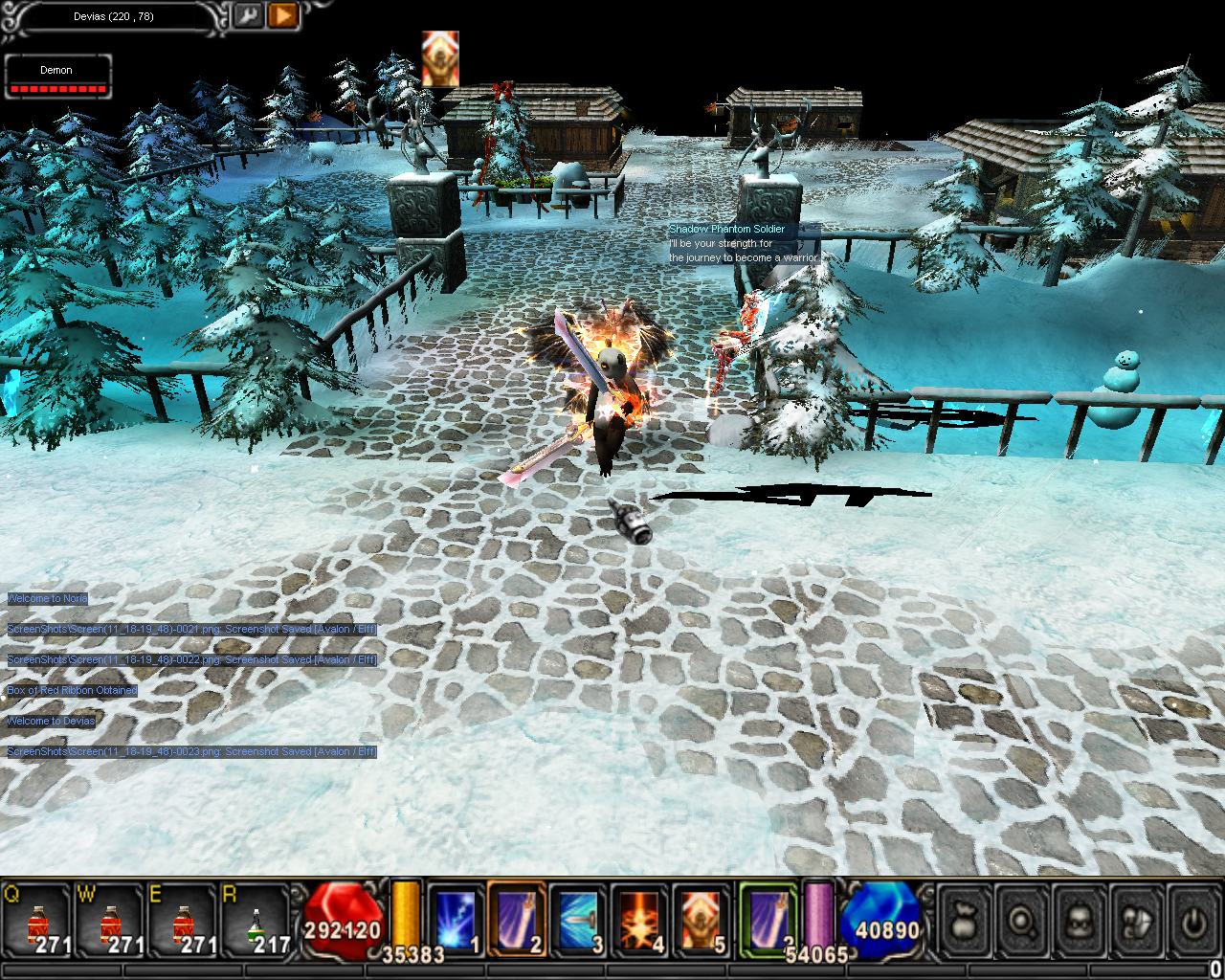Select the Demon pet status panel
The height and width of the screenshot is (980, 1225).
pos(57,77)
